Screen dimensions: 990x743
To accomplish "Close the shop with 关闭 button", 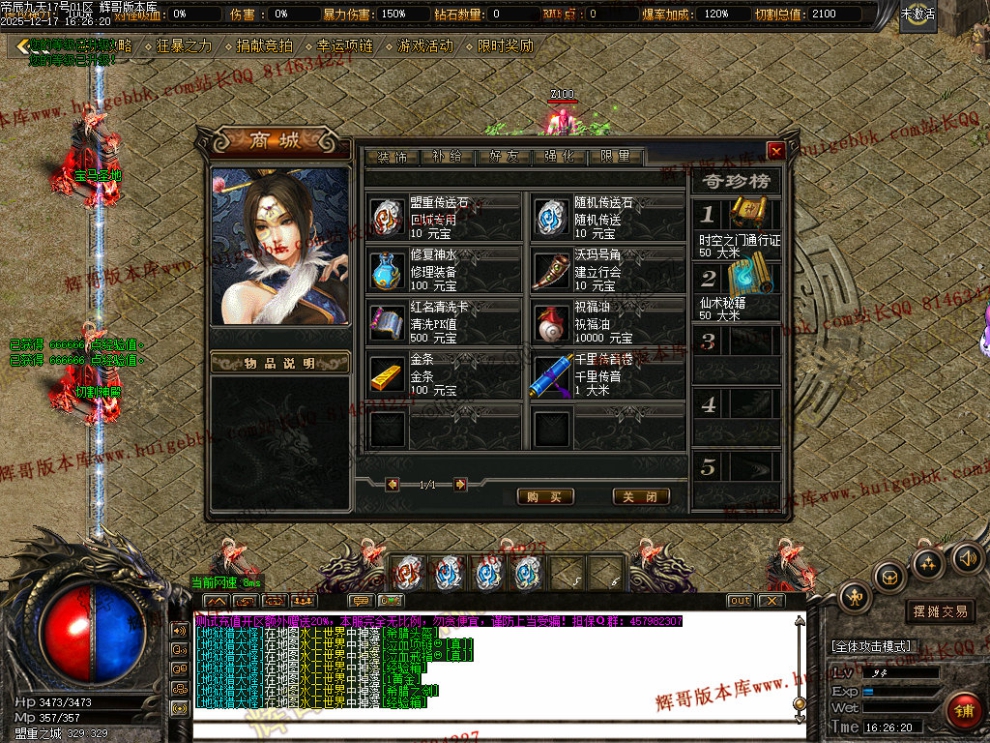I will tap(641, 497).
